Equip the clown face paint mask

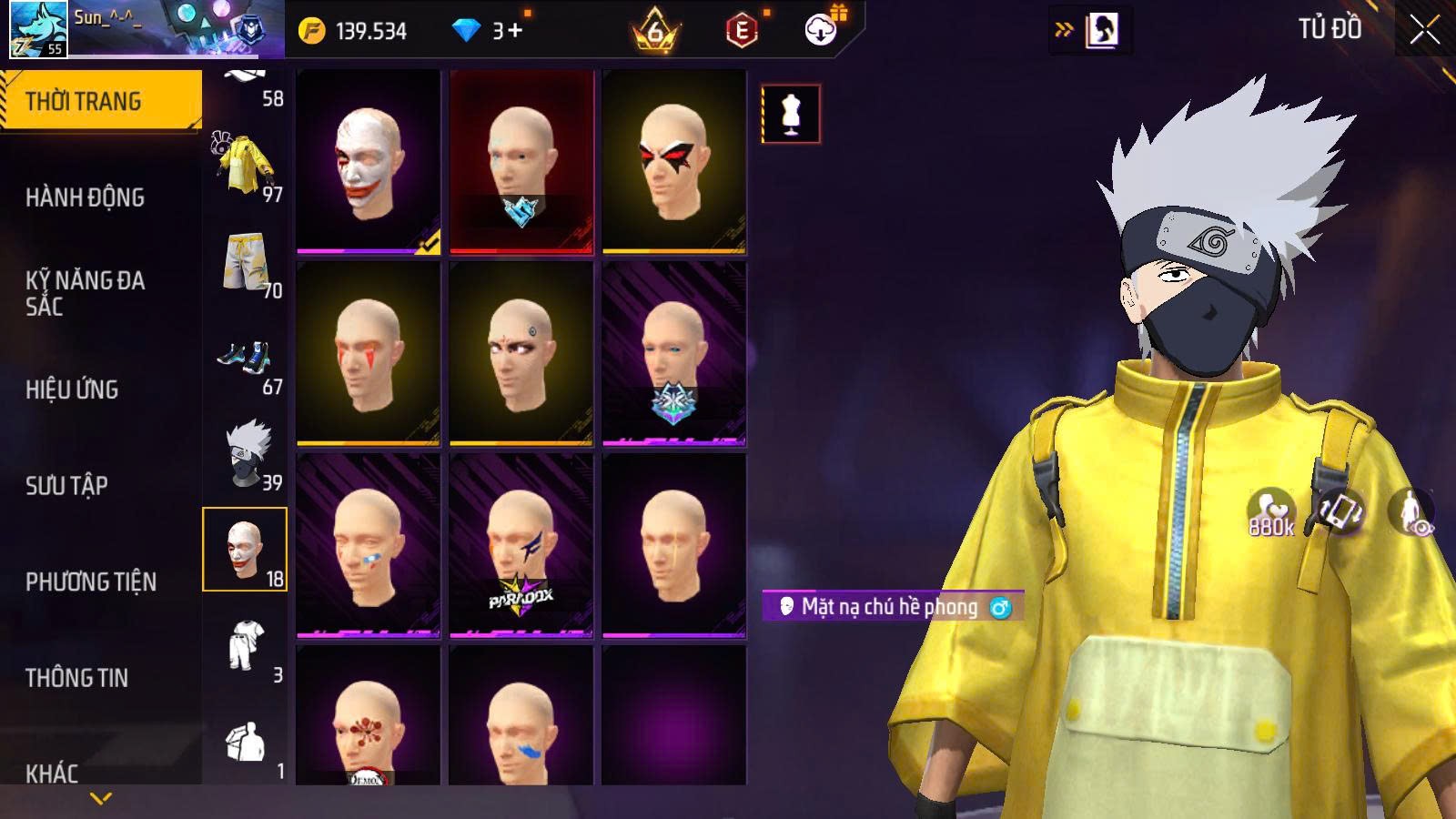[369, 162]
